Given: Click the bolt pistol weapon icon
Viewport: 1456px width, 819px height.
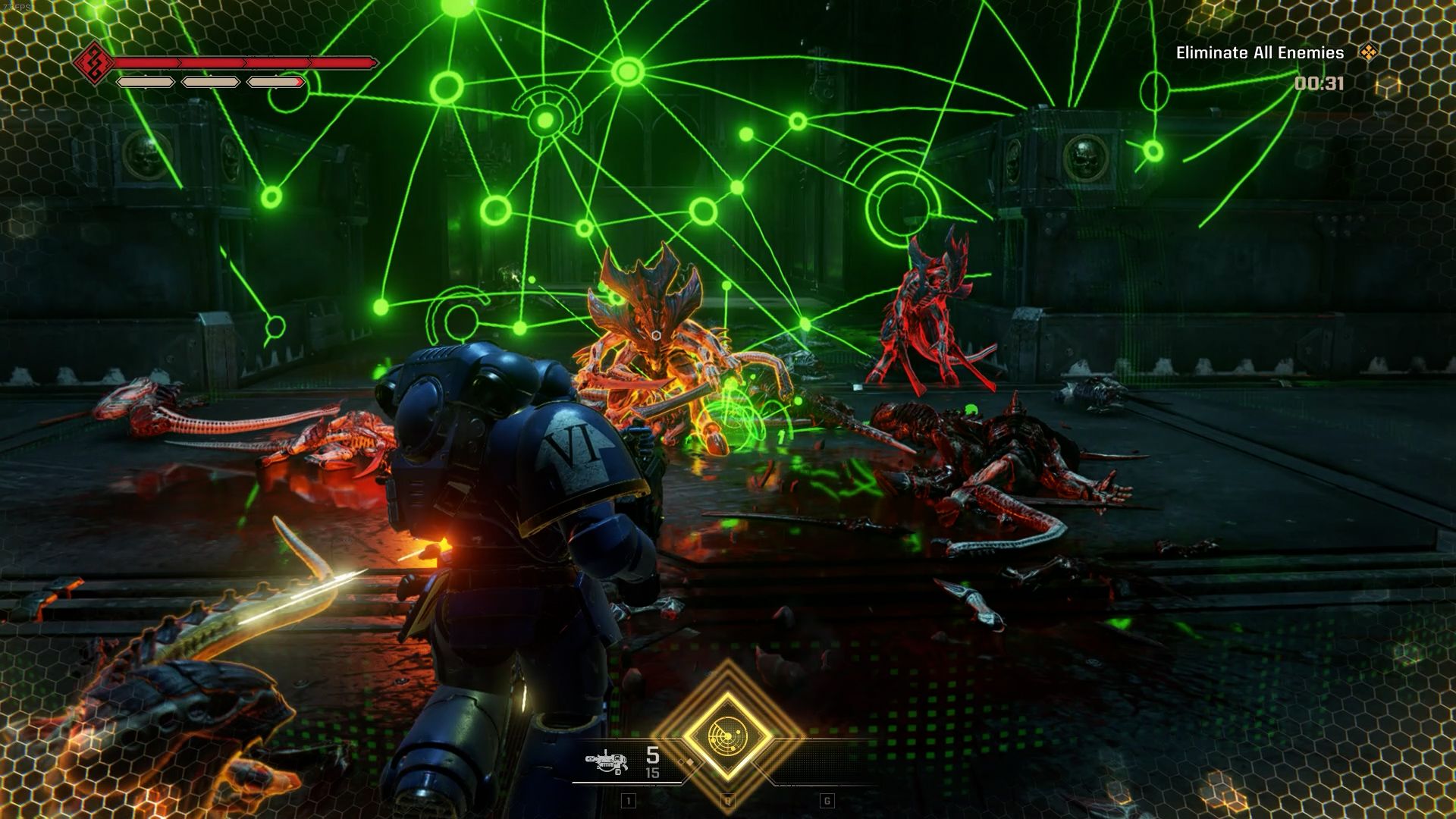Looking at the screenshot, I should pyautogui.click(x=607, y=762).
